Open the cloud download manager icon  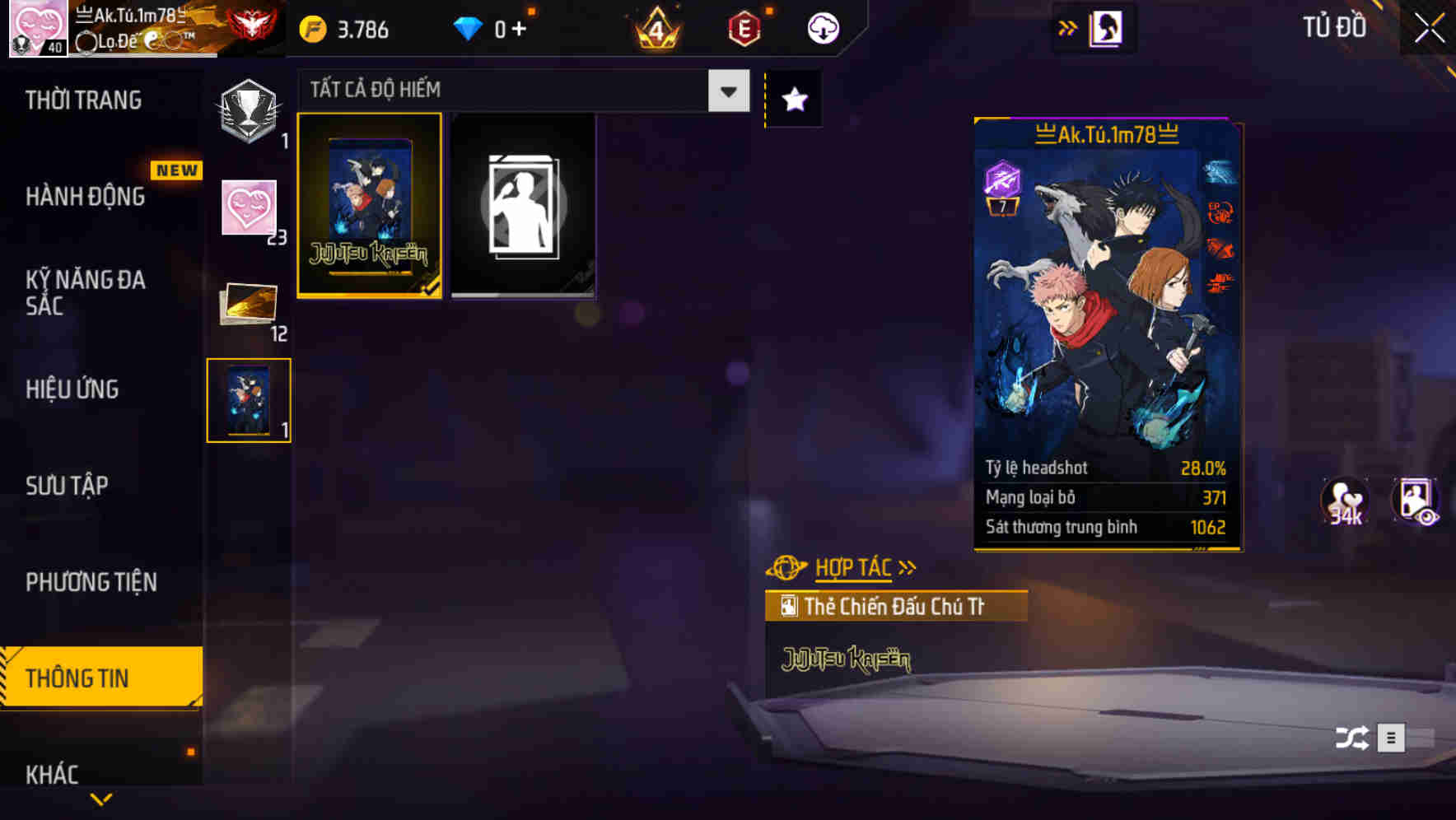pyautogui.click(x=822, y=27)
